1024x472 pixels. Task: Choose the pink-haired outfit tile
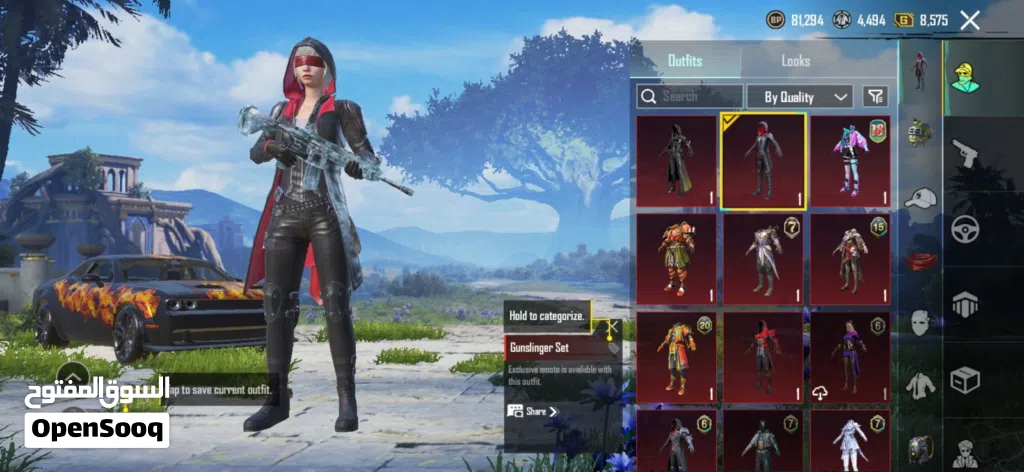[x=850, y=160]
